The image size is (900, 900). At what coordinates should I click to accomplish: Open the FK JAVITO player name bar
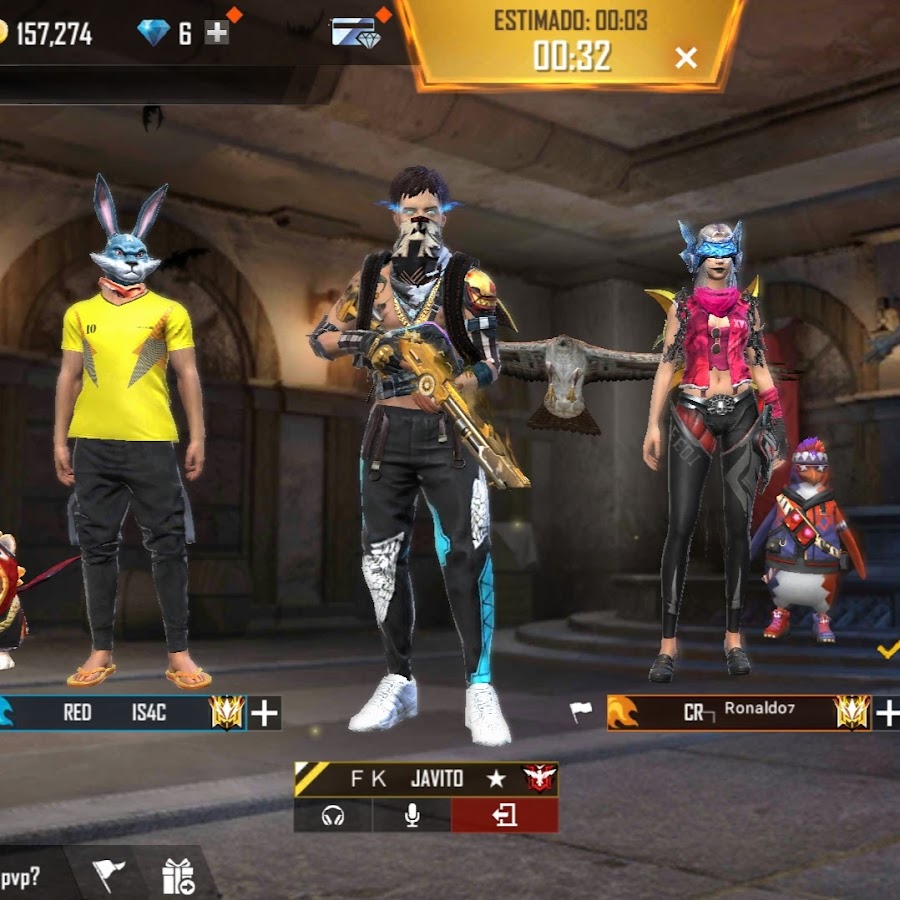425,779
